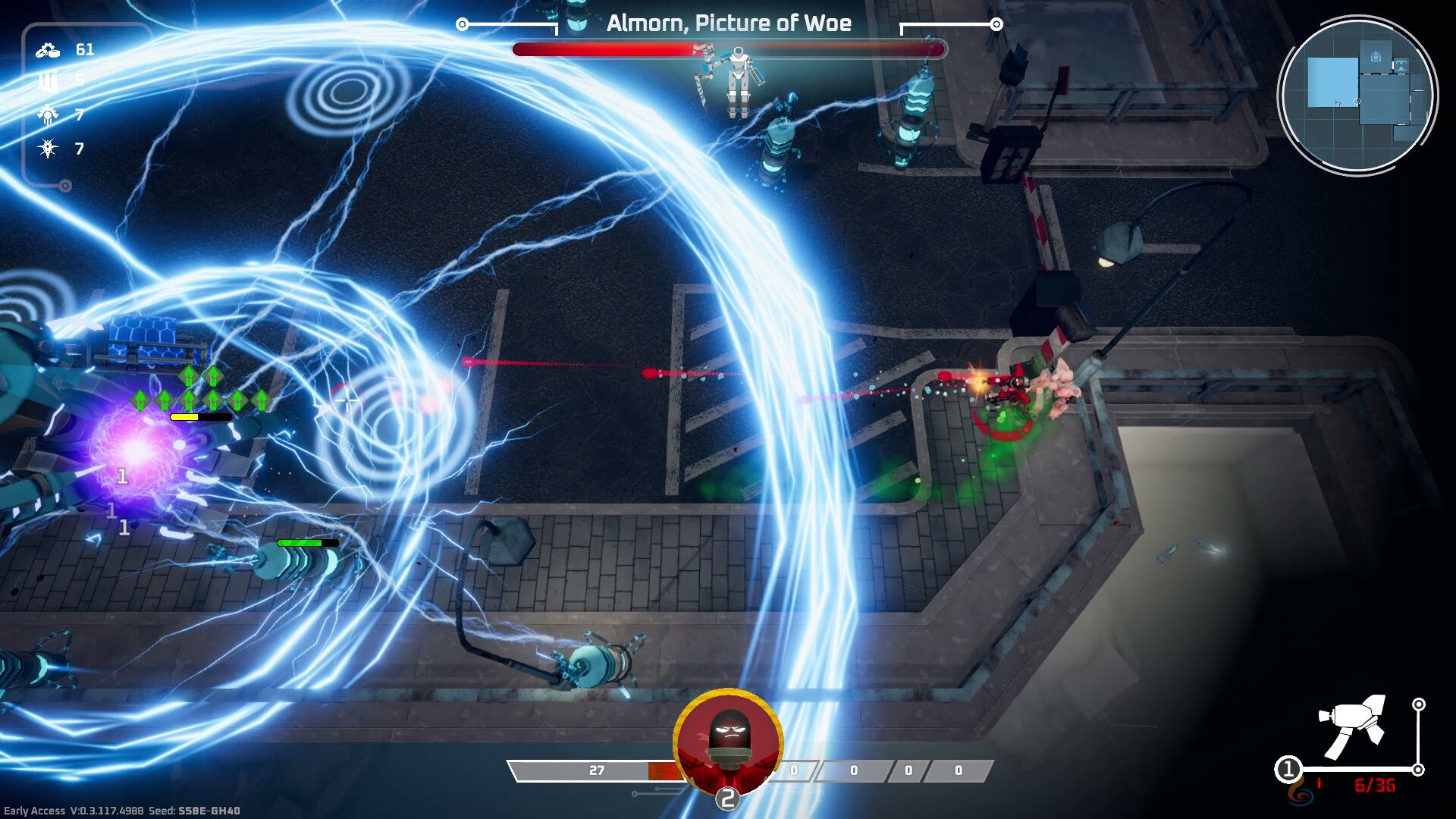Click the circular minimap
Viewport: 1456px width, 819px height.
click(1357, 96)
